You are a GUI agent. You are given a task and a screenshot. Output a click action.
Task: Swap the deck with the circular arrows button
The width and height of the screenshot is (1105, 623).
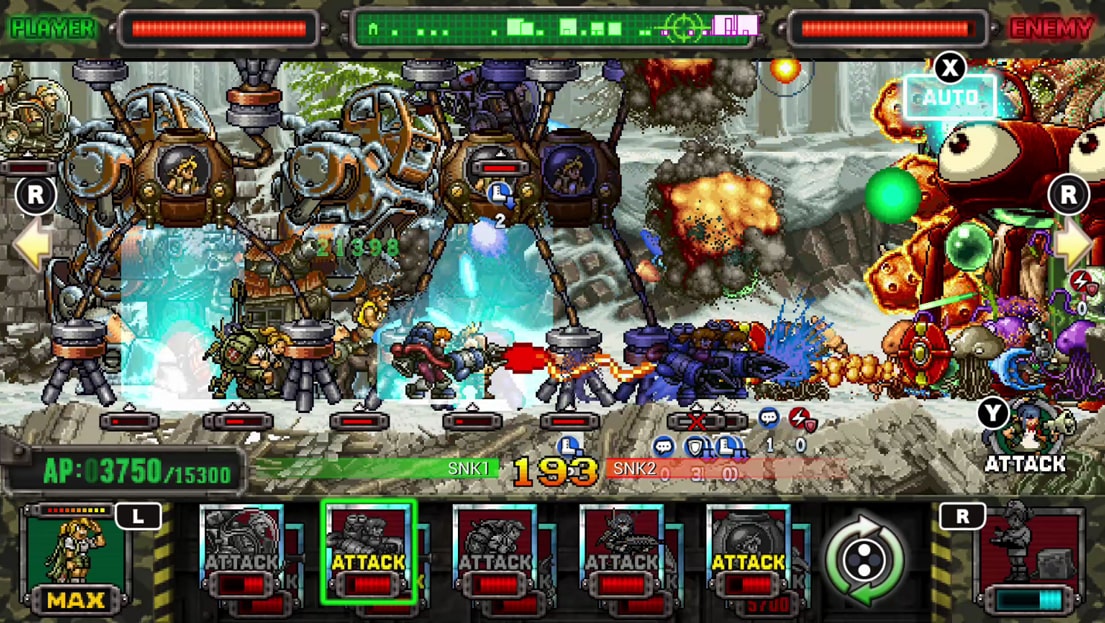pyautogui.click(x=863, y=560)
